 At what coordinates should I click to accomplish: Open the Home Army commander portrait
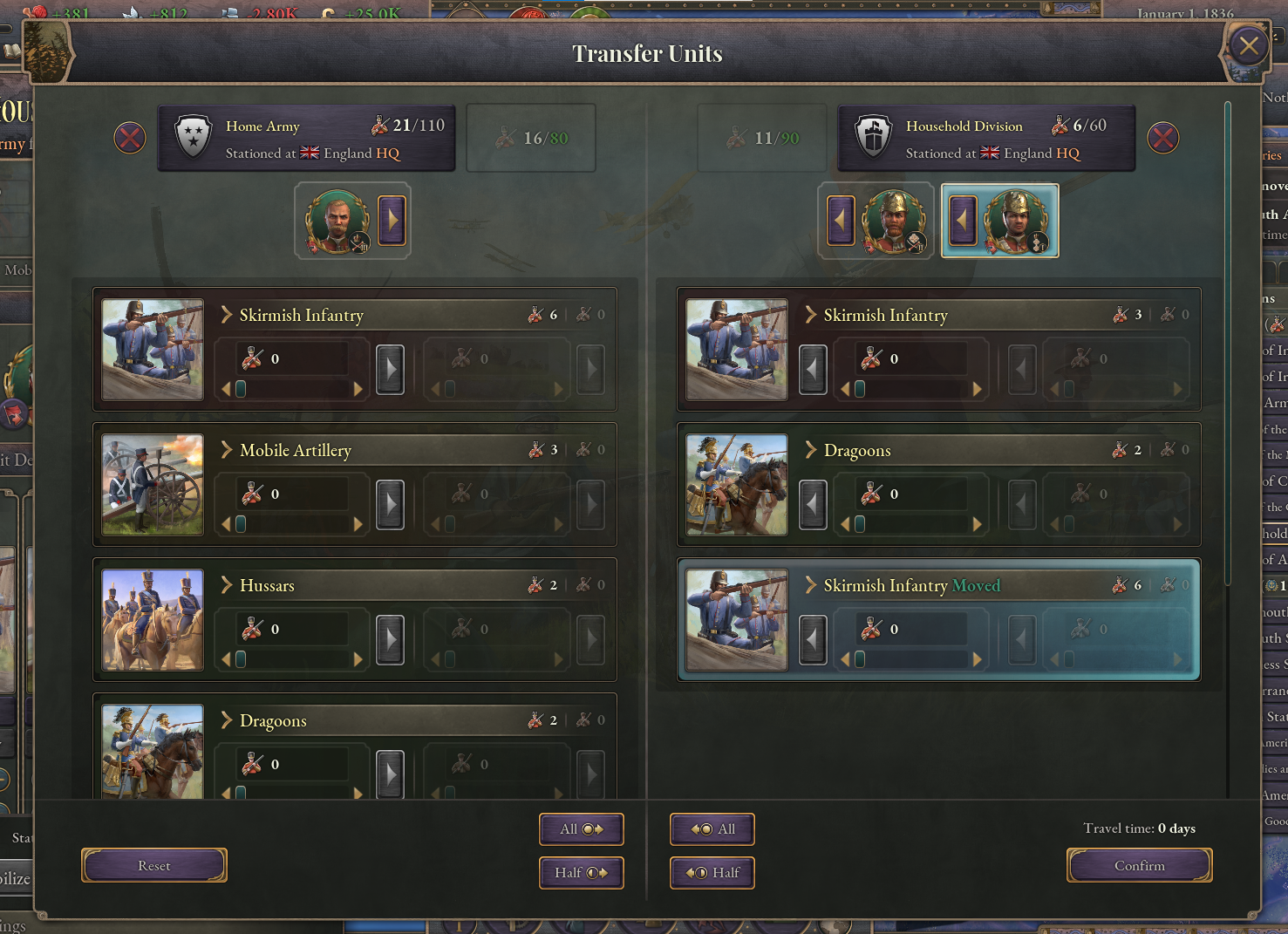tap(340, 222)
